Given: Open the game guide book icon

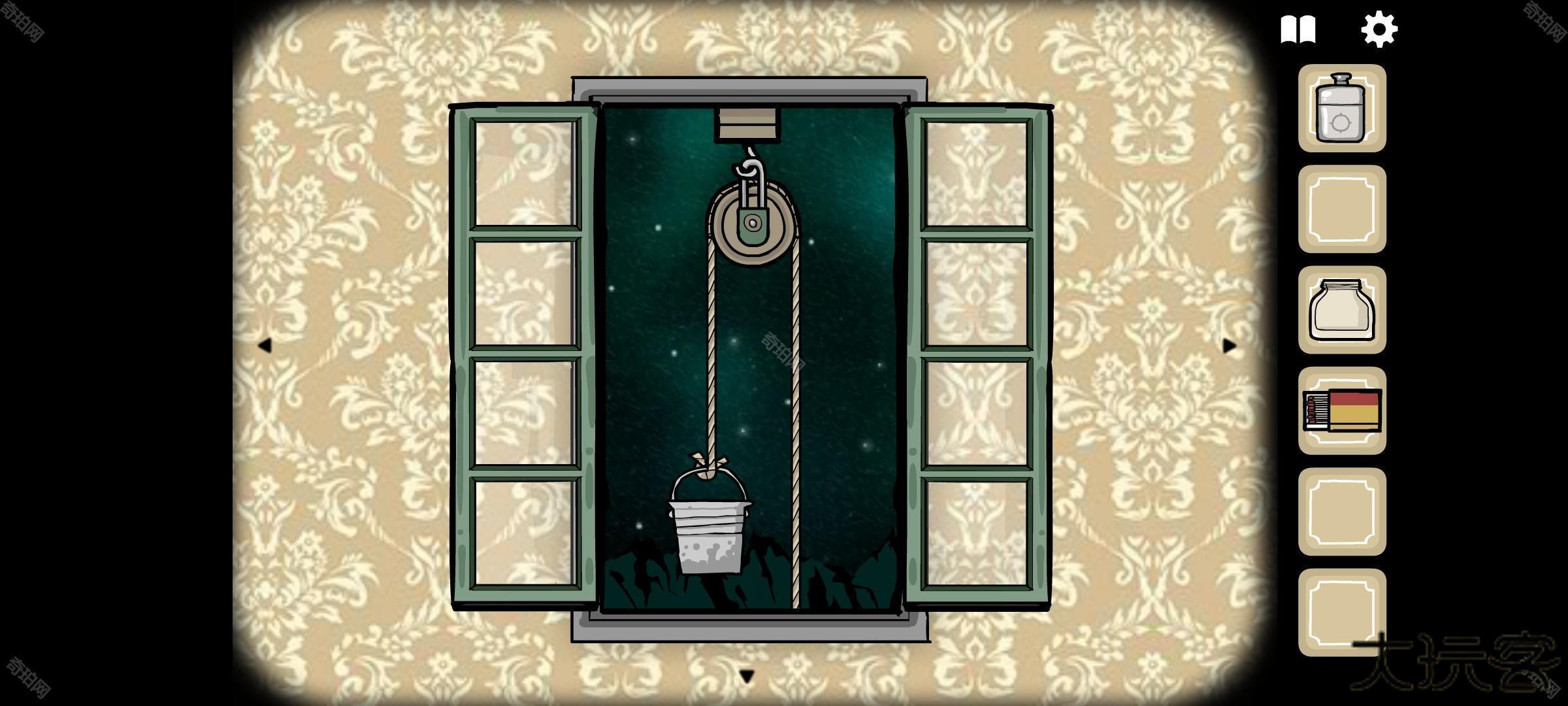Looking at the screenshot, I should pos(1300,27).
